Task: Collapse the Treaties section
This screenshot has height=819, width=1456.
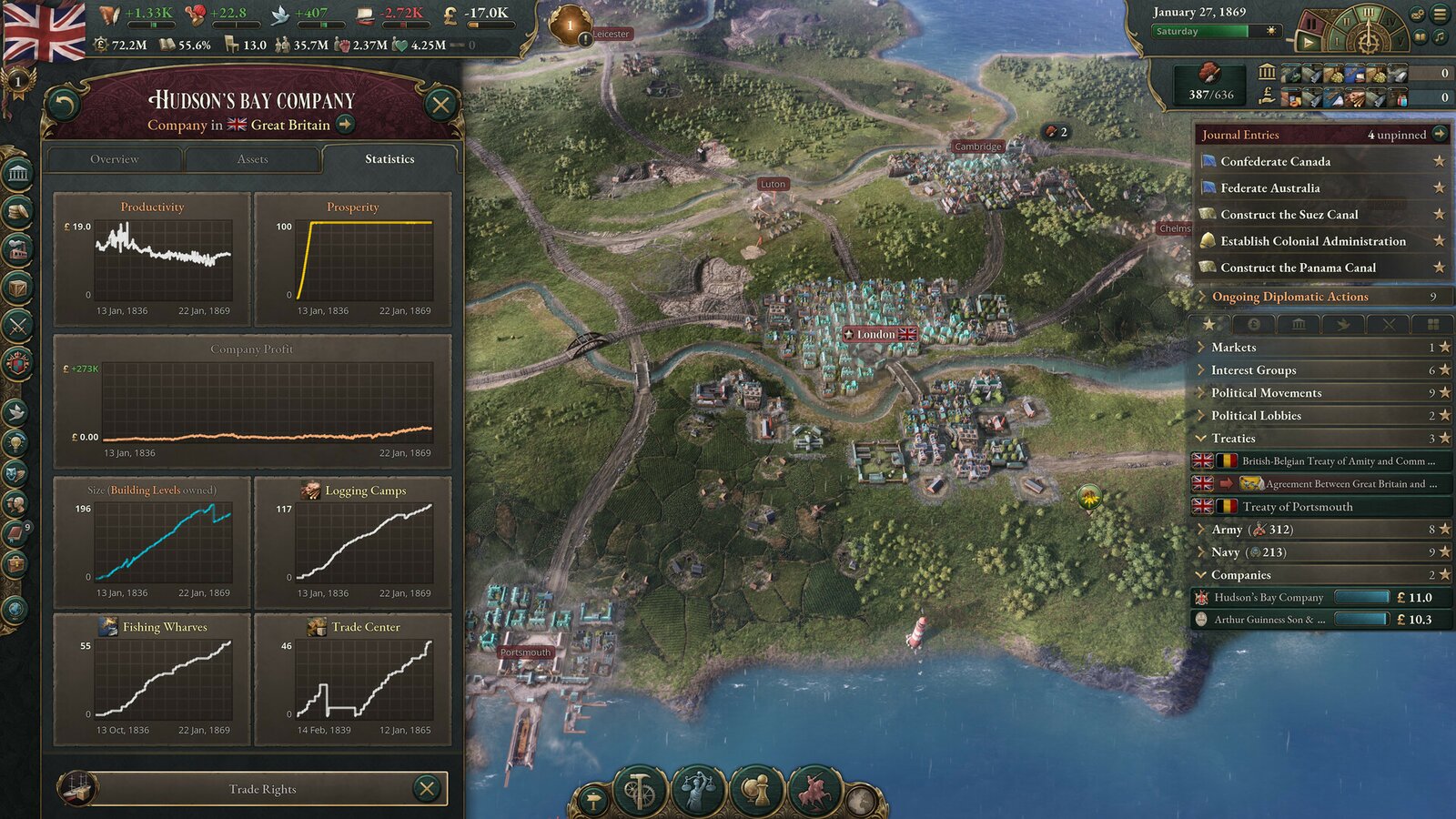Action: coord(1203,439)
